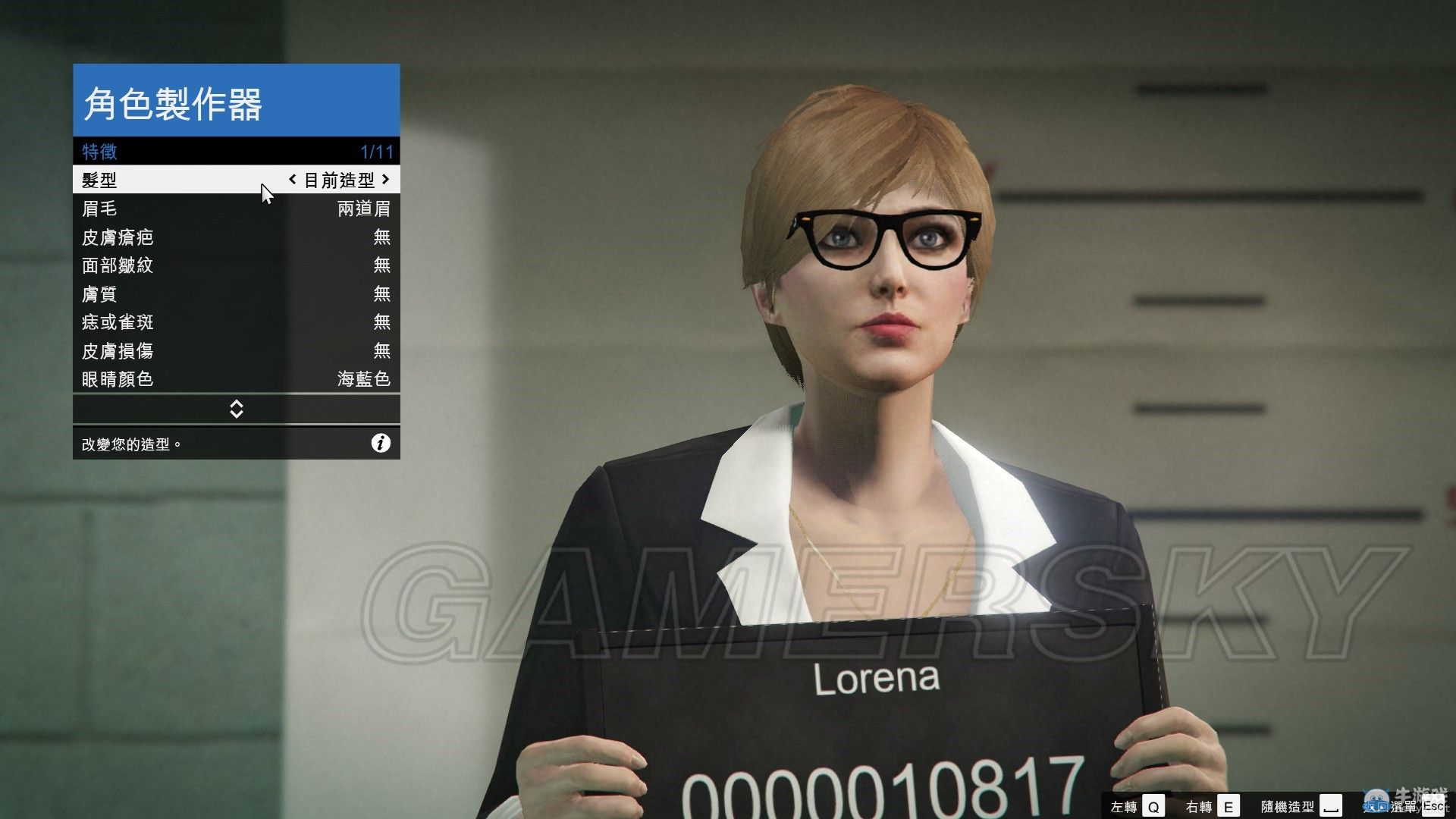Click the up/down scroll chevron below the list
This screenshot has height=819, width=1456.
coord(236,409)
